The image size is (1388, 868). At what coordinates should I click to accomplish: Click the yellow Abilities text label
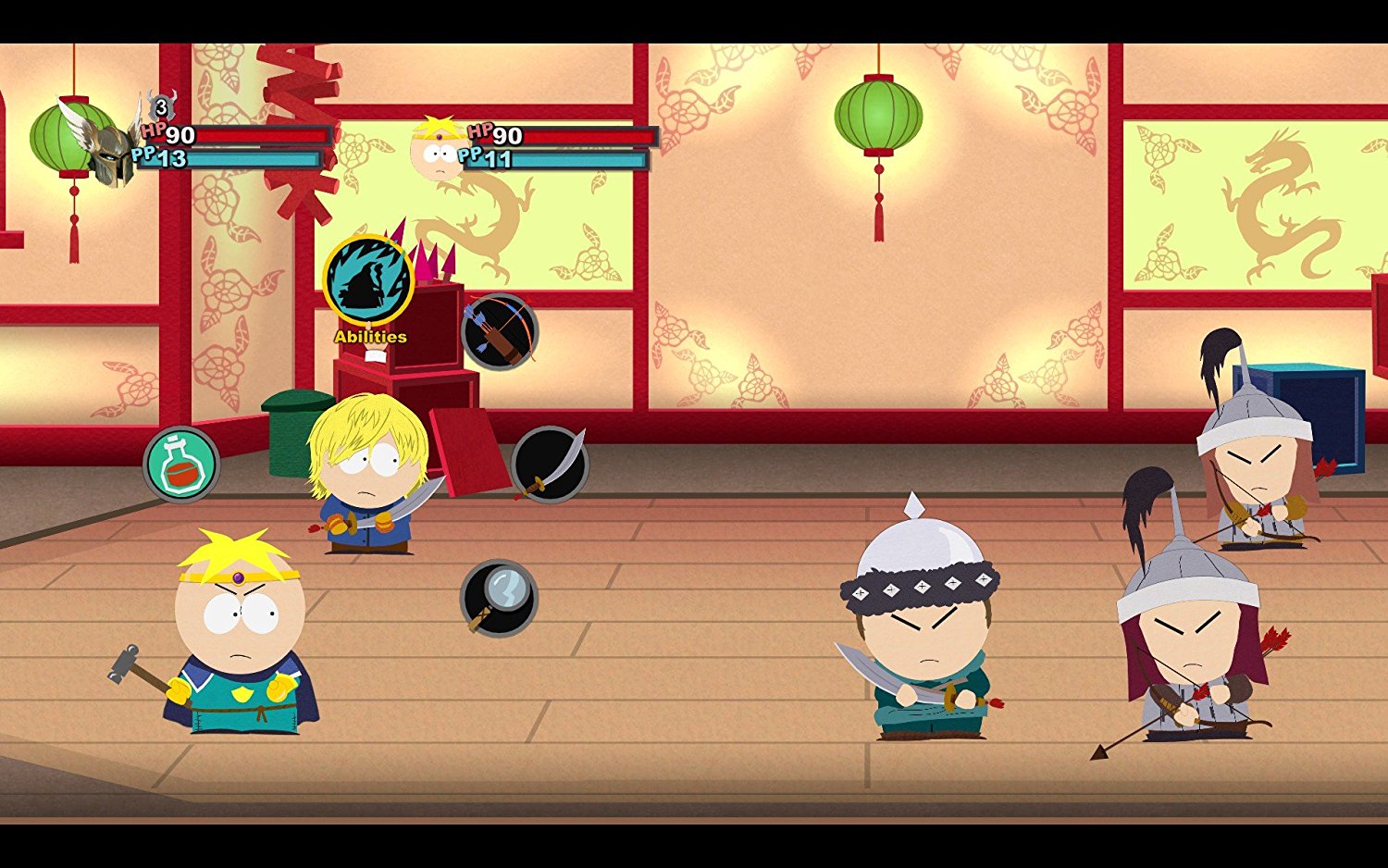[369, 336]
